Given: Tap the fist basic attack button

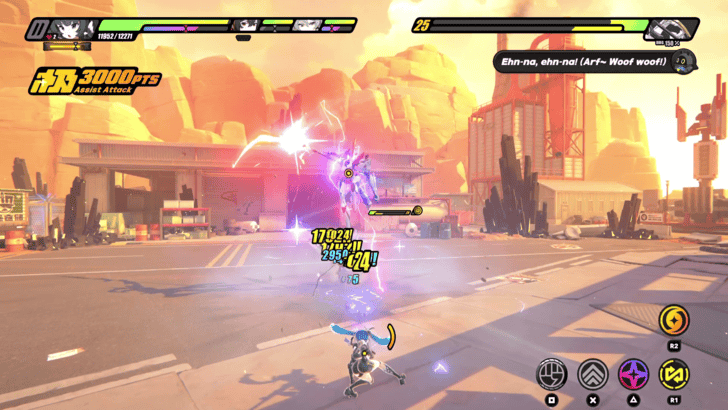Looking at the screenshot, I should (552, 374).
